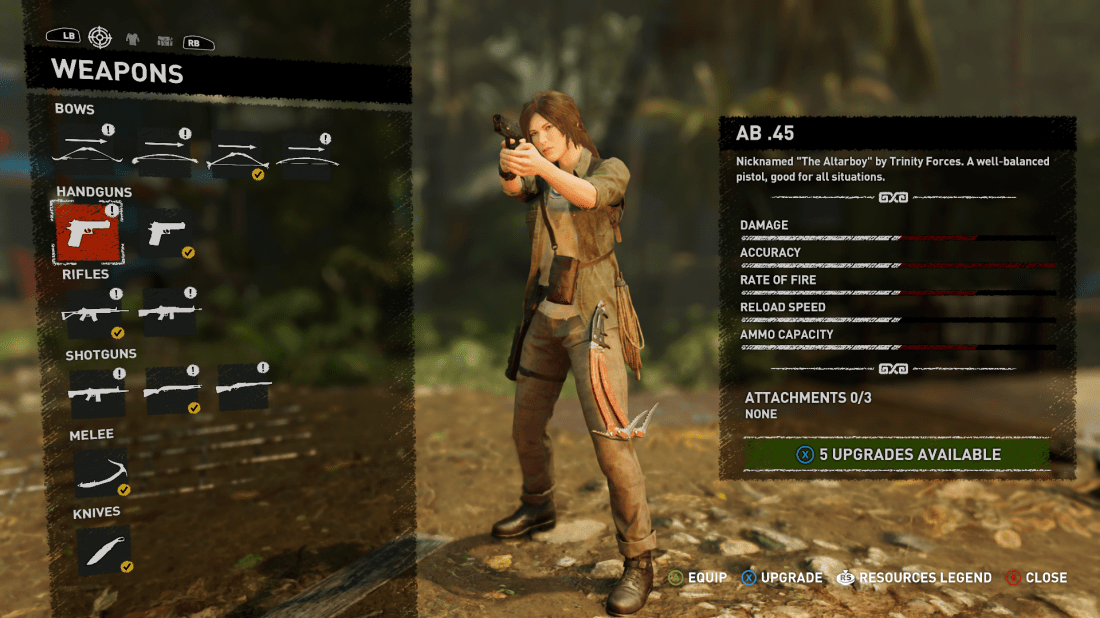Select the unequipped rifle slot
Screen dimensions: 1100x618
click(x=171, y=313)
